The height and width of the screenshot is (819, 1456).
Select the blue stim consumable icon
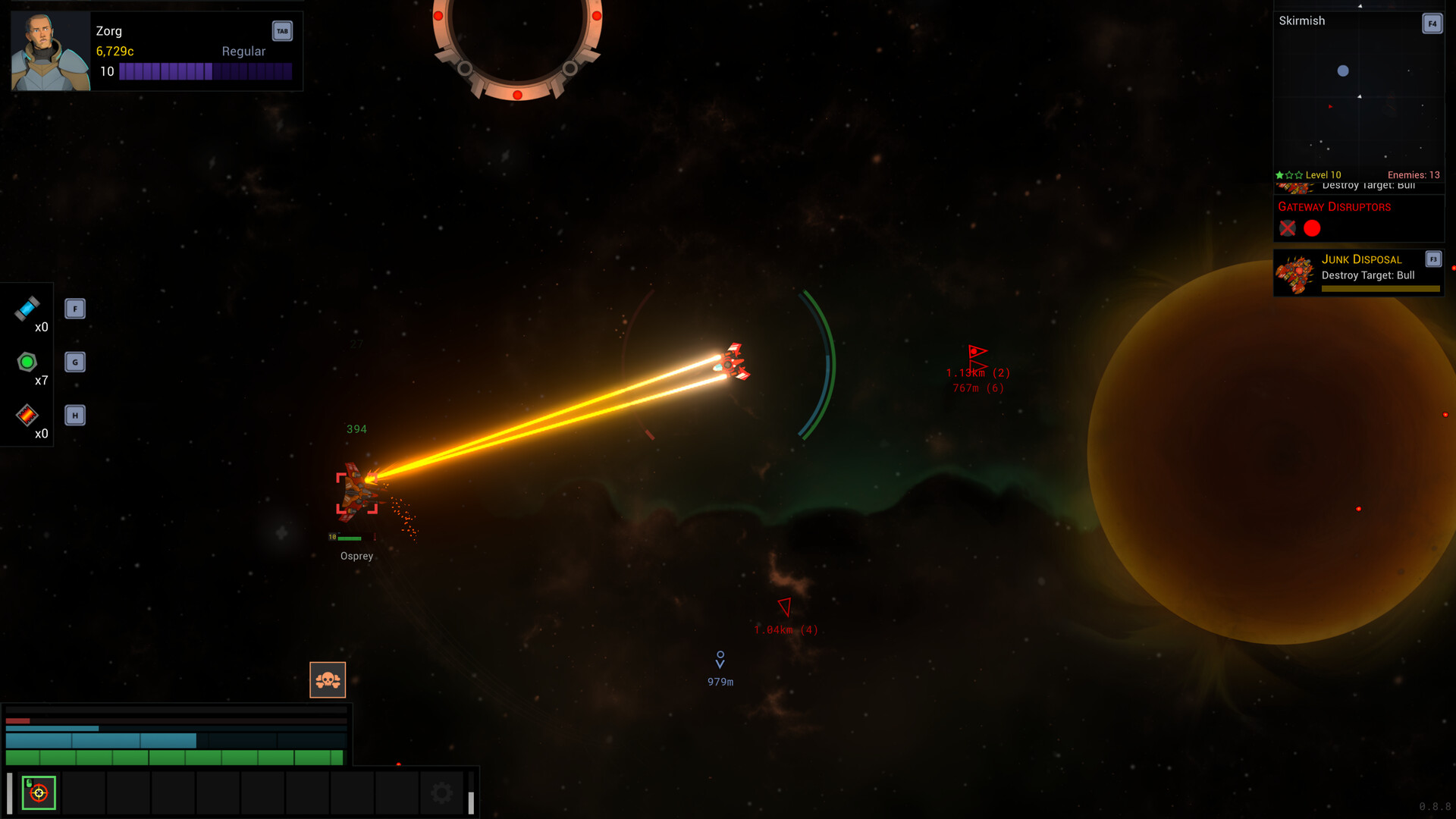click(27, 309)
